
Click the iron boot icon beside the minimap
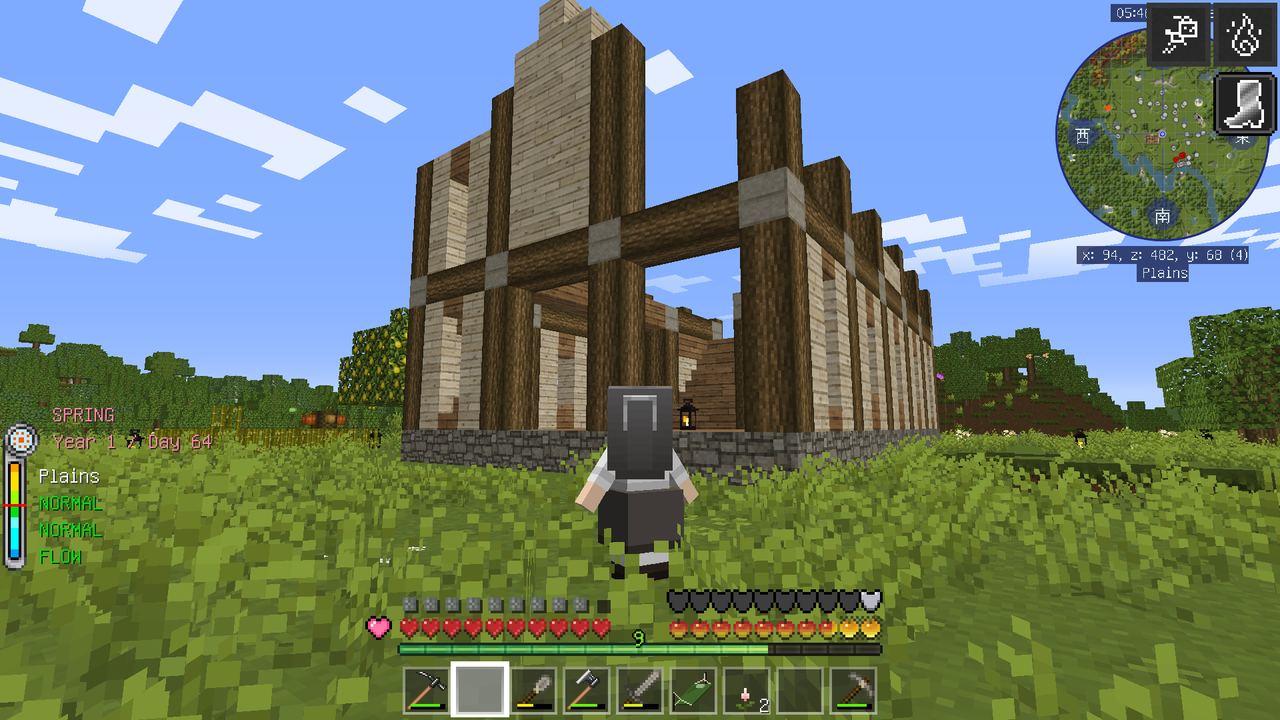(x=1243, y=104)
